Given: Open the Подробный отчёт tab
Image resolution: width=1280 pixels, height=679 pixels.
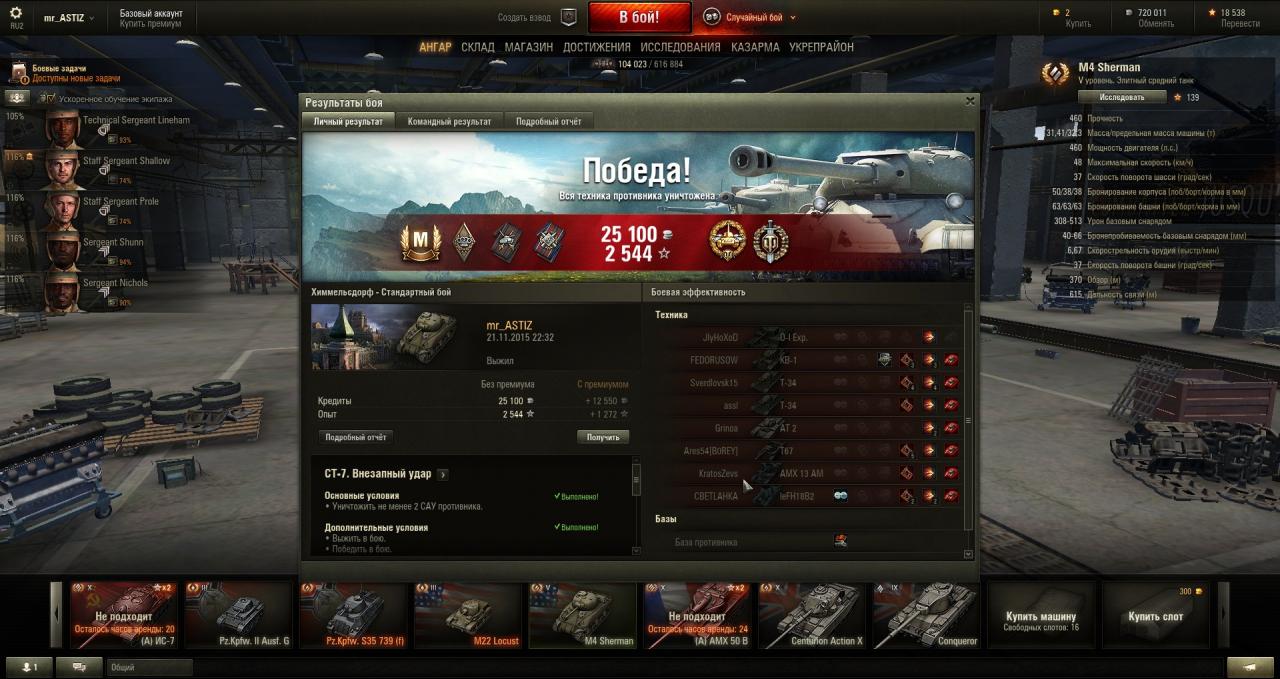Looking at the screenshot, I should 548,121.
